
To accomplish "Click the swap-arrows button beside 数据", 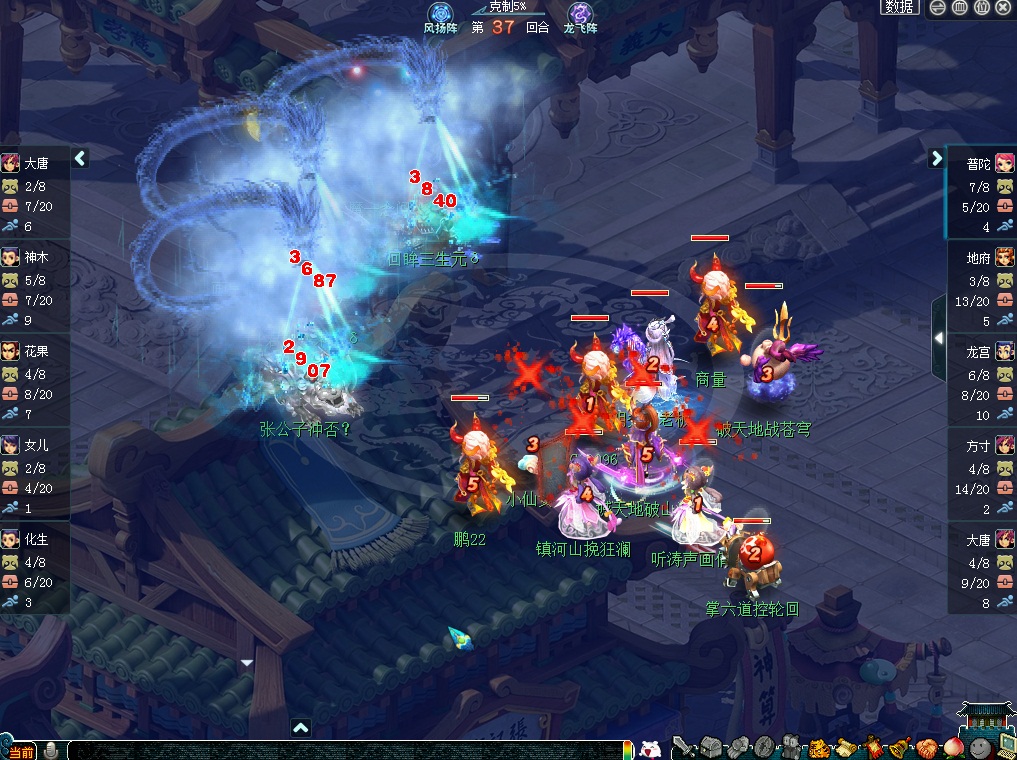I will [x=937, y=7].
